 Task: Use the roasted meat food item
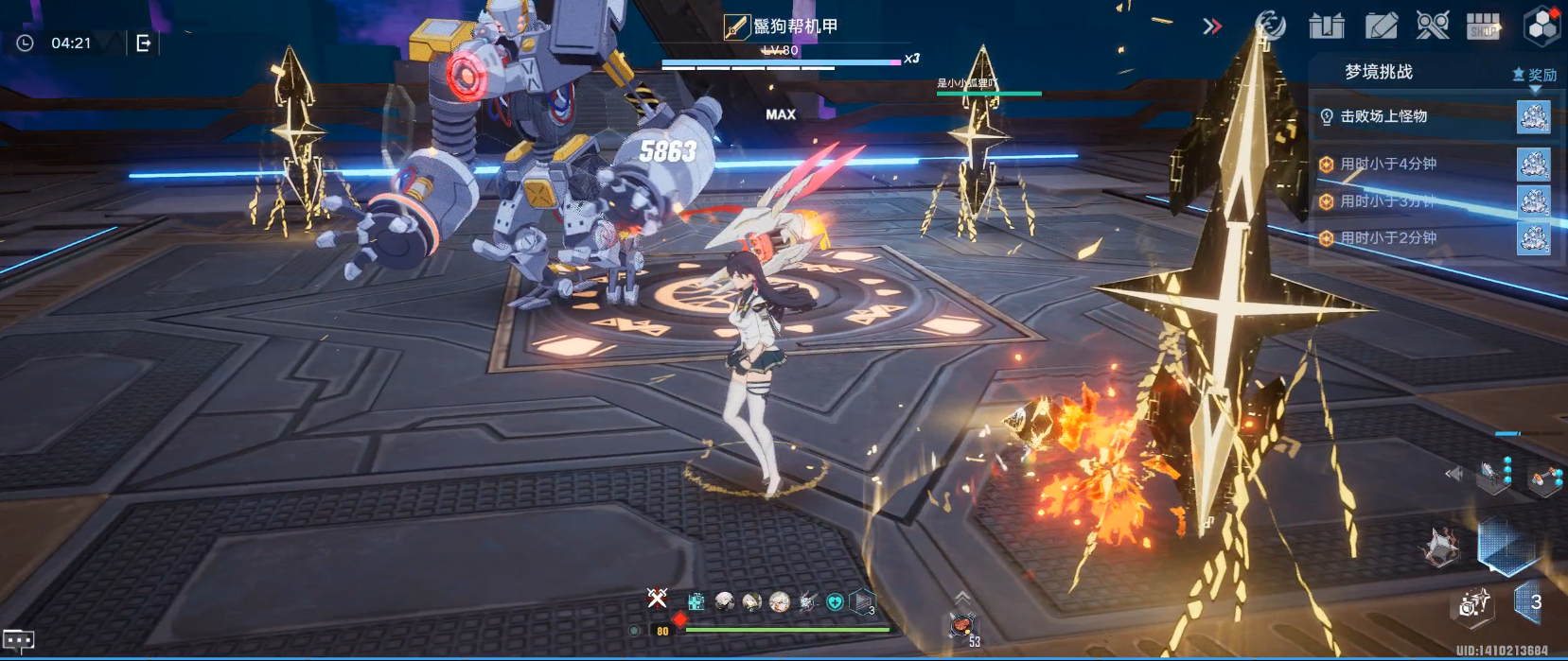point(962,624)
